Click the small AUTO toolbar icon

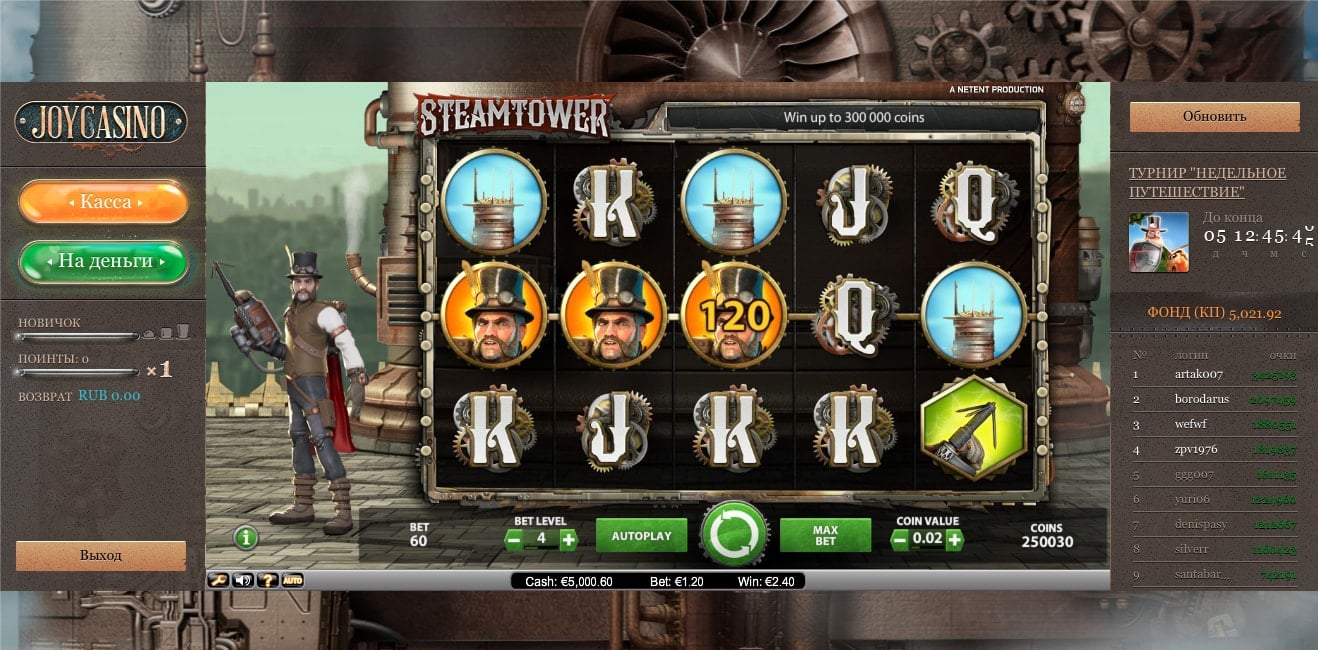point(292,580)
